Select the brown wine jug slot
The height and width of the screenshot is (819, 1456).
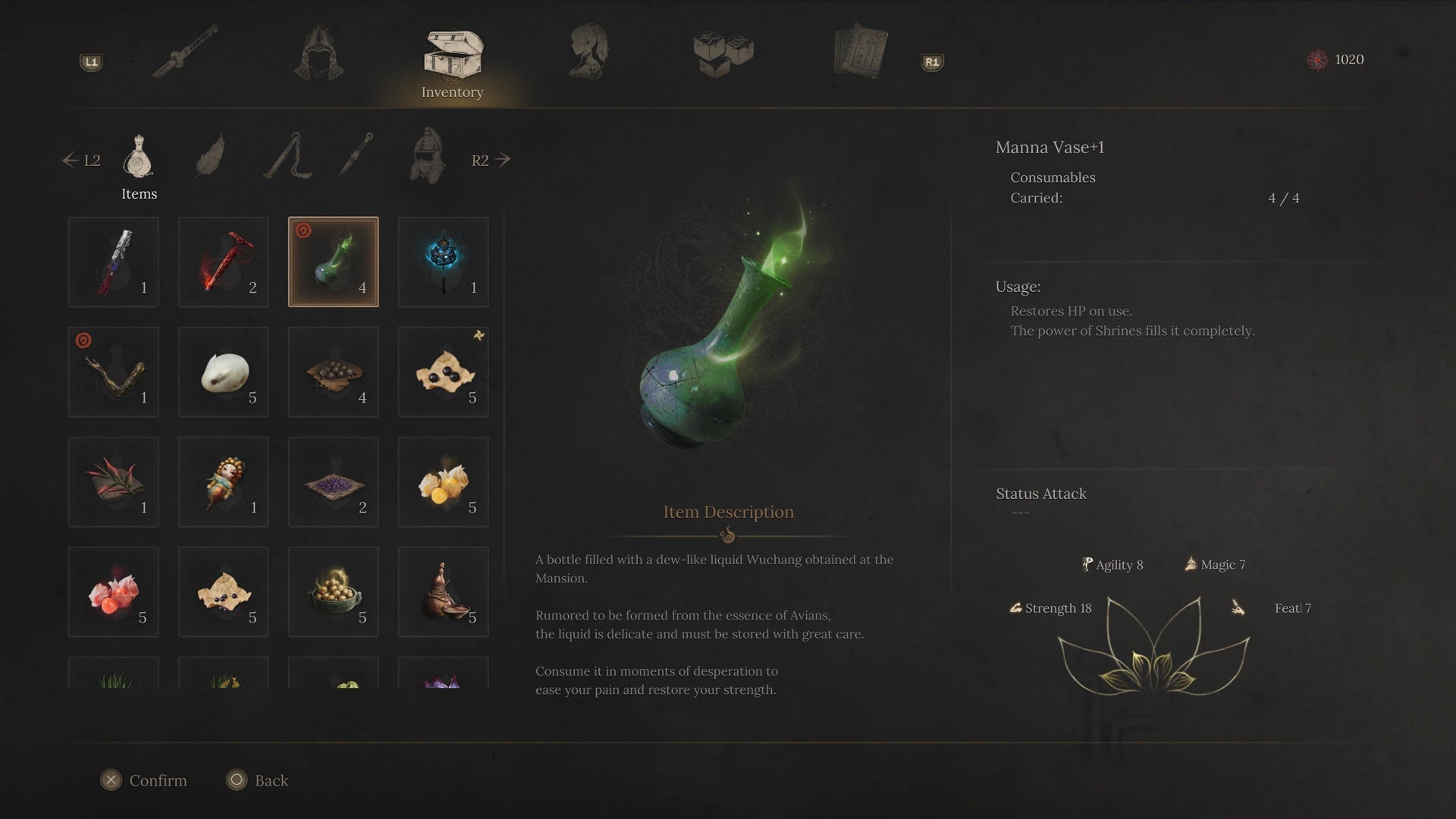443,591
